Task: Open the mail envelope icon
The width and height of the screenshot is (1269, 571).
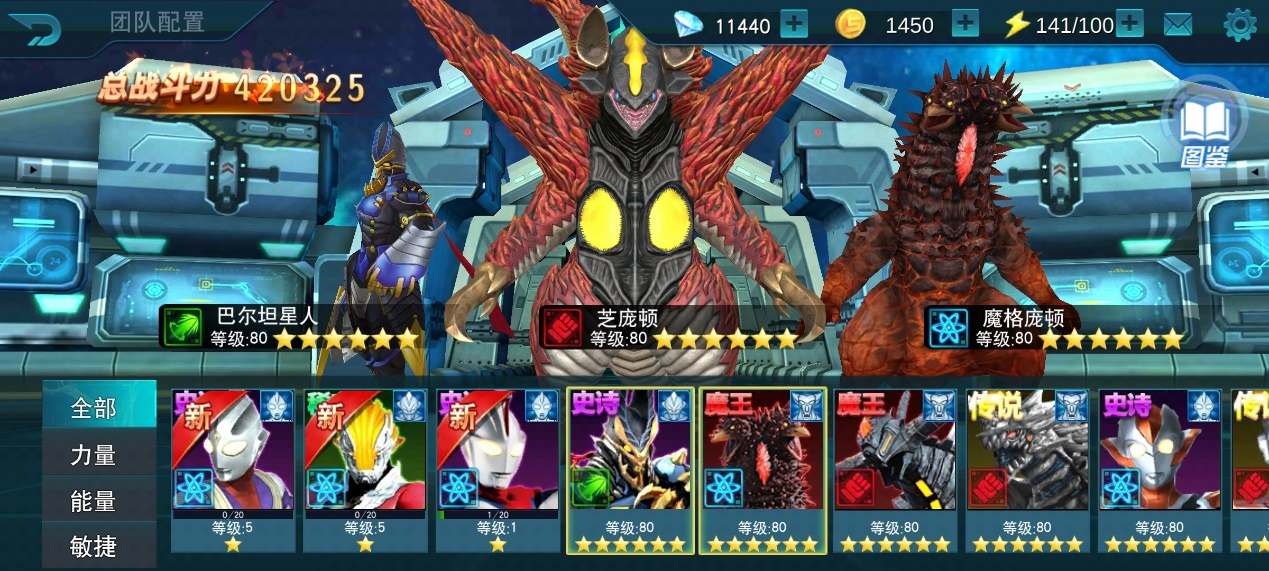Action: [1178, 24]
